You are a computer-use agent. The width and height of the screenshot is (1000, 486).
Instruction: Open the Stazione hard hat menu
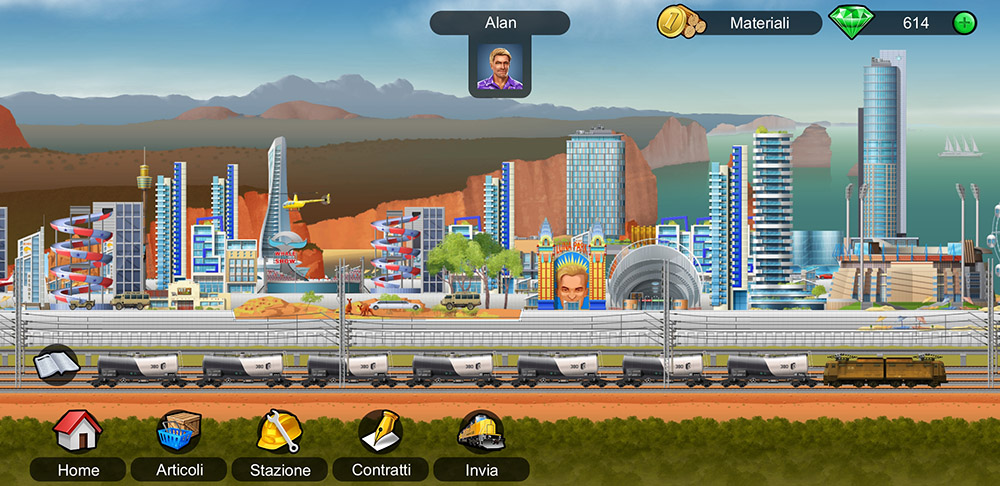pos(278,431)
